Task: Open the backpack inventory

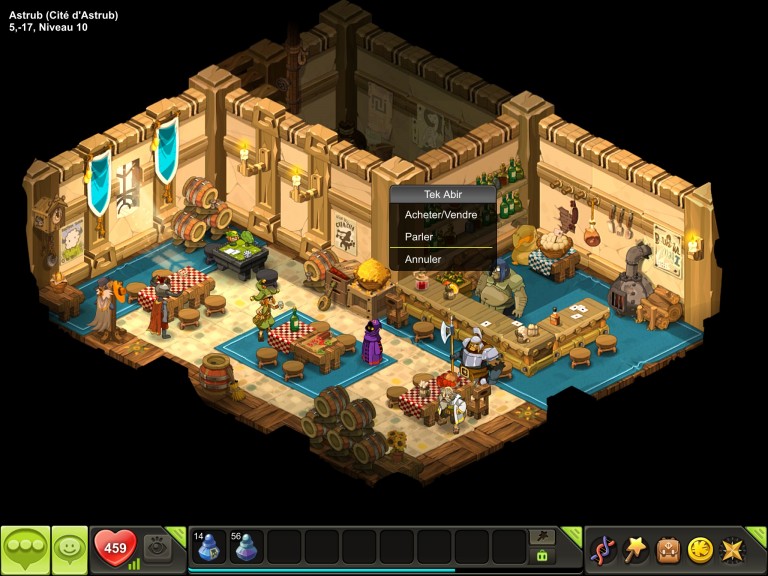Action: click(668, 550)
